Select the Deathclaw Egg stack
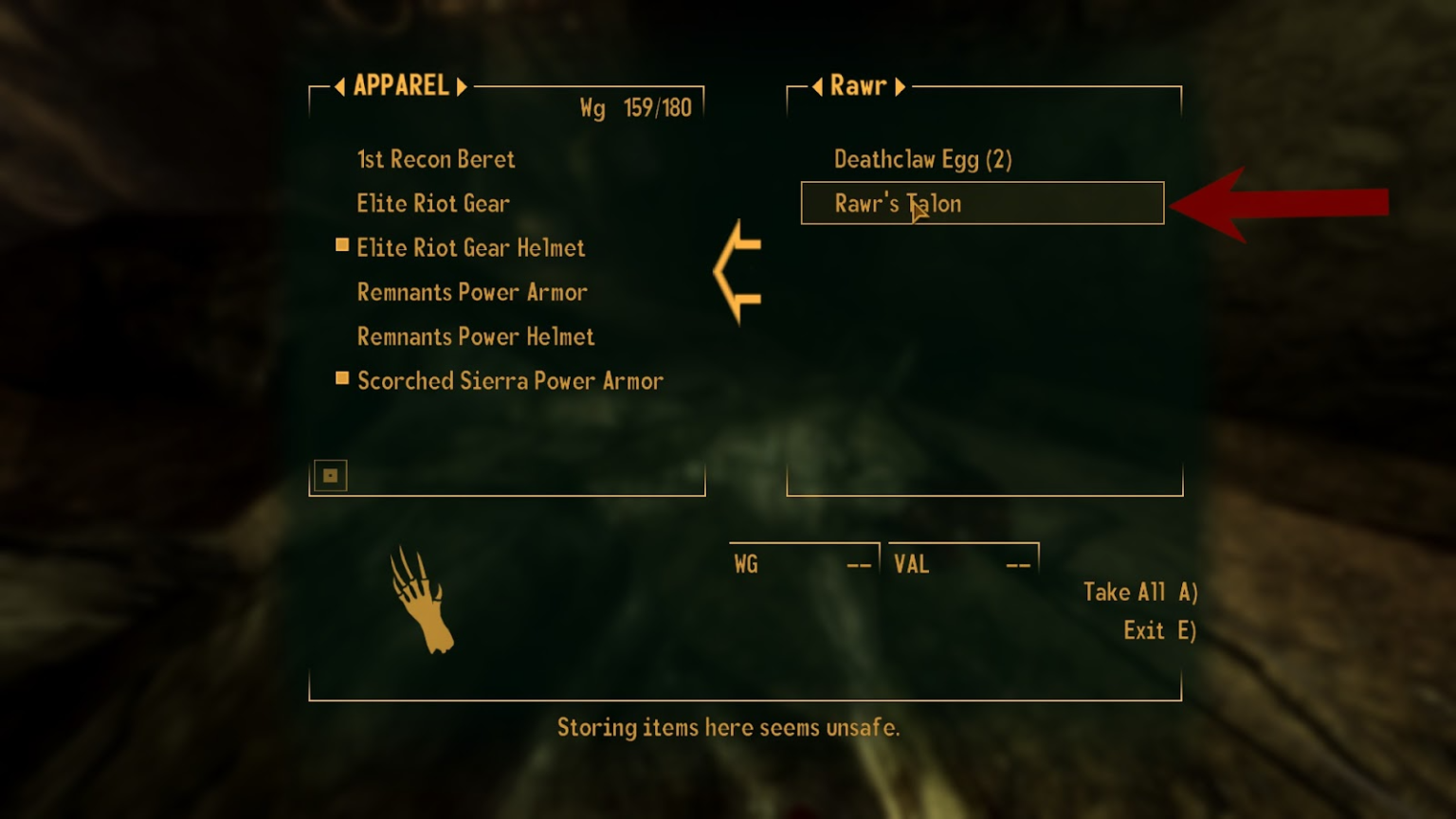 921,159
